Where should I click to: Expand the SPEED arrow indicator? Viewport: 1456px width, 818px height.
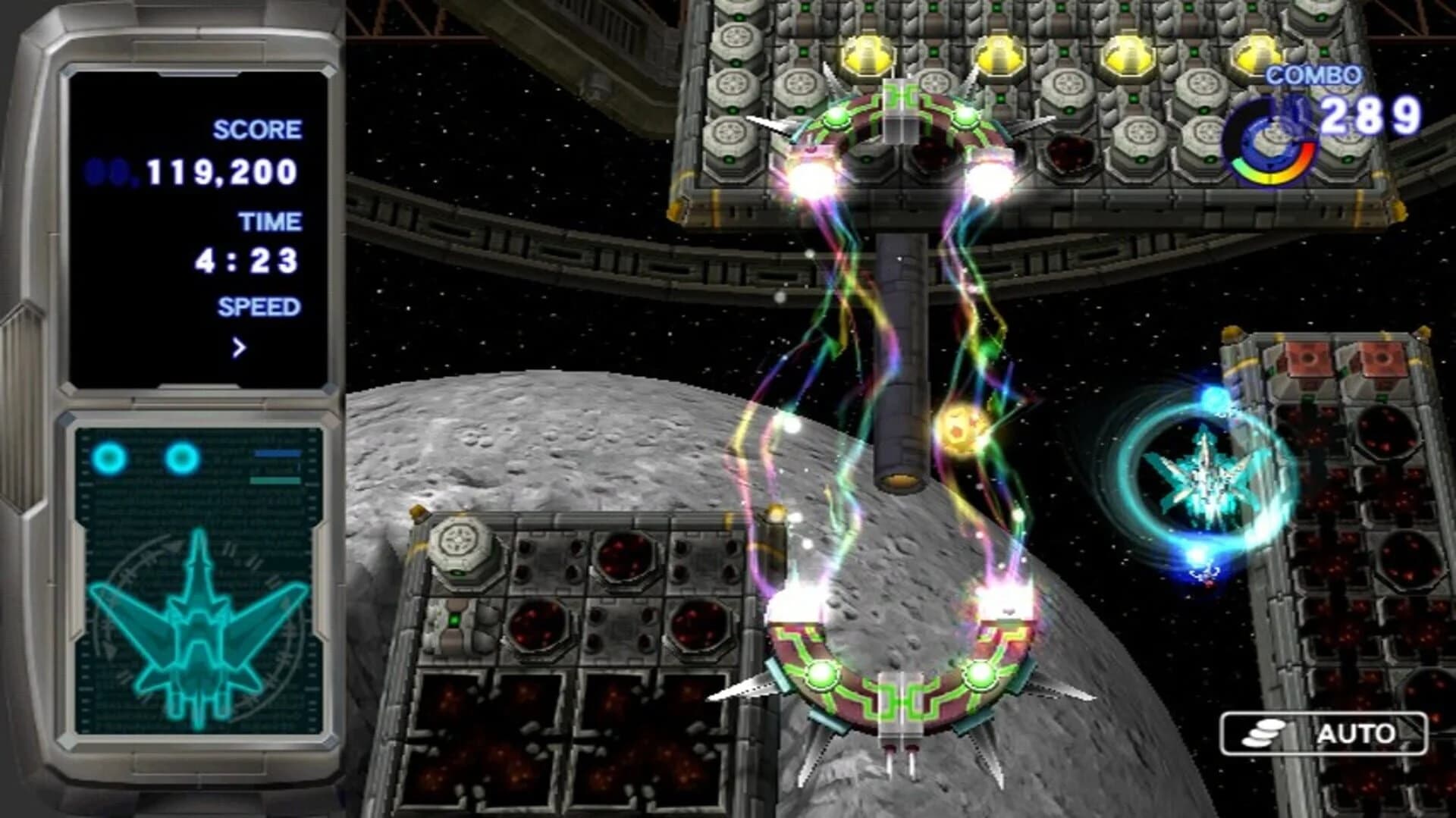[x=239, y=347]
